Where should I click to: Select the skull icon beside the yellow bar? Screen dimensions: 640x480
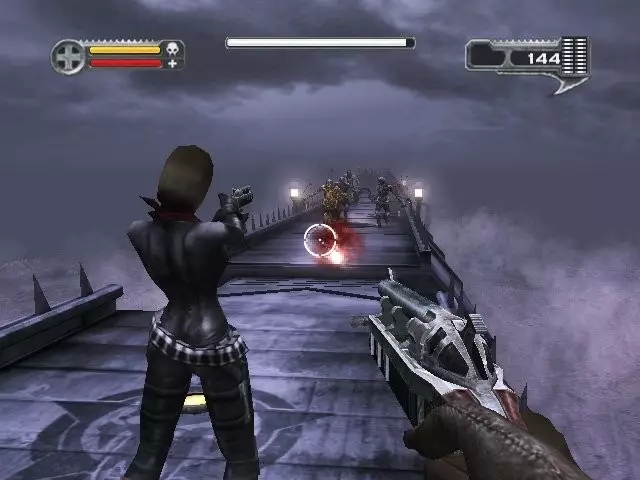172,48
